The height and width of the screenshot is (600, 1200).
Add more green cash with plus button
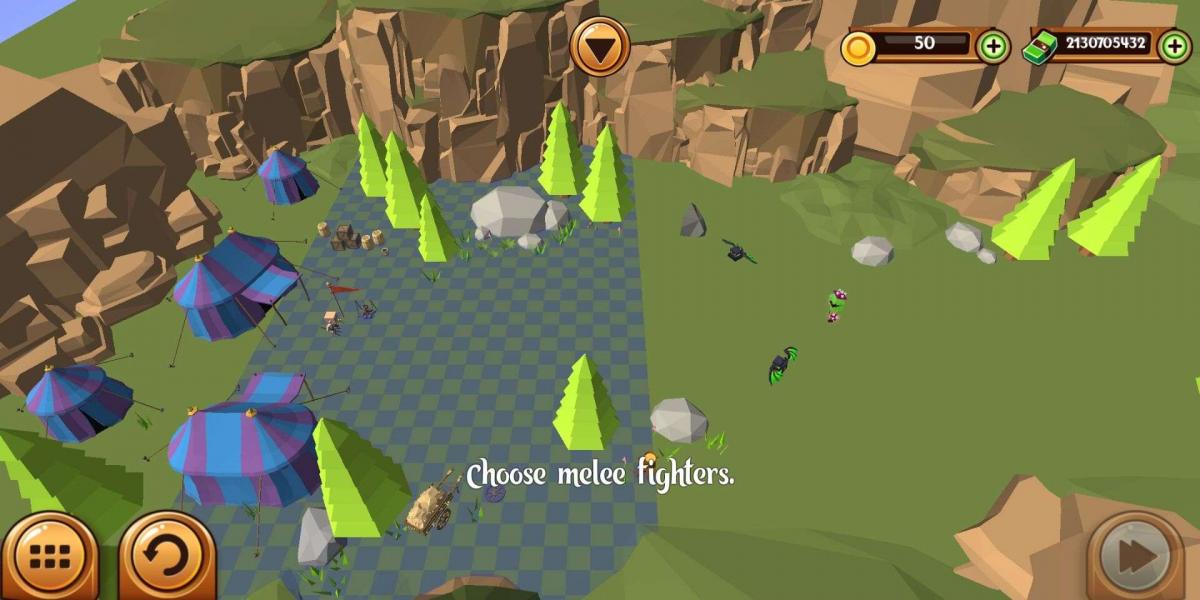pyautogui.click(x=1174, y=46)
